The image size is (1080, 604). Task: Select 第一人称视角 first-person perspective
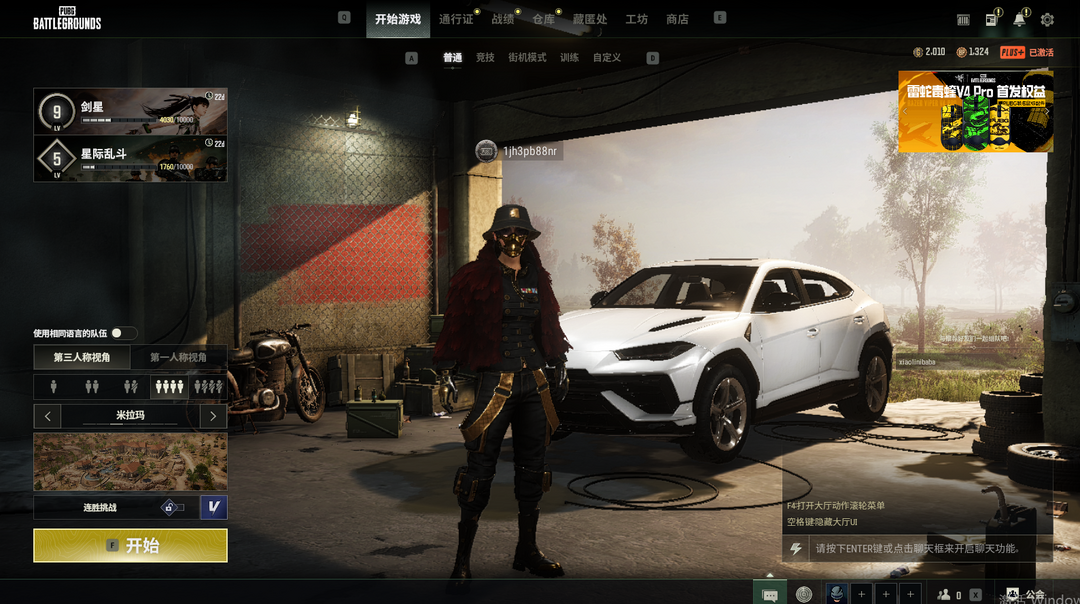[178, 357]
